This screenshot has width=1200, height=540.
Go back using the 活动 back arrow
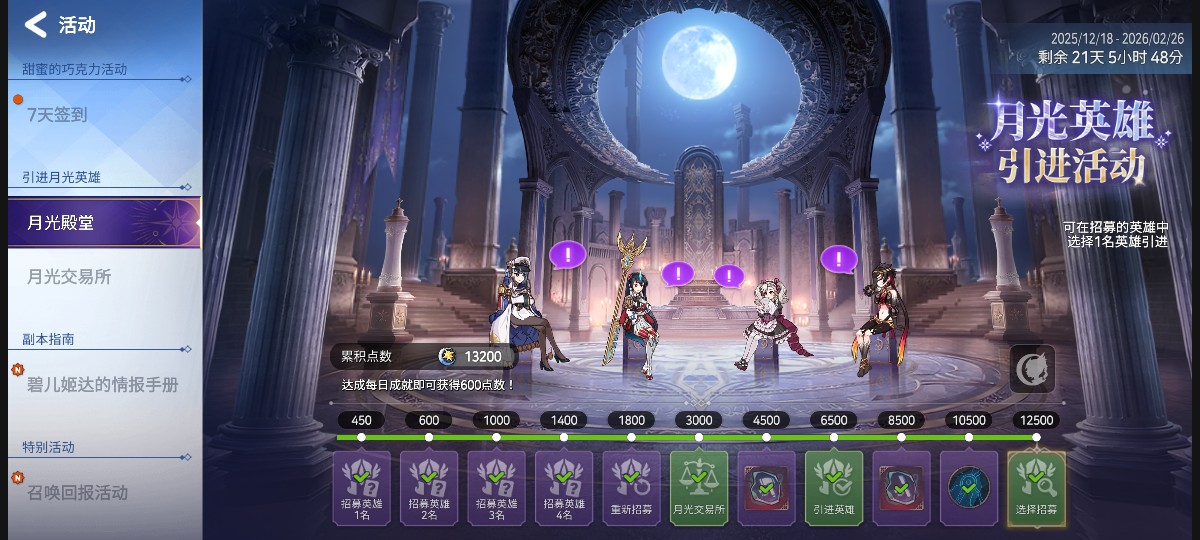click(x=36, y=25)
